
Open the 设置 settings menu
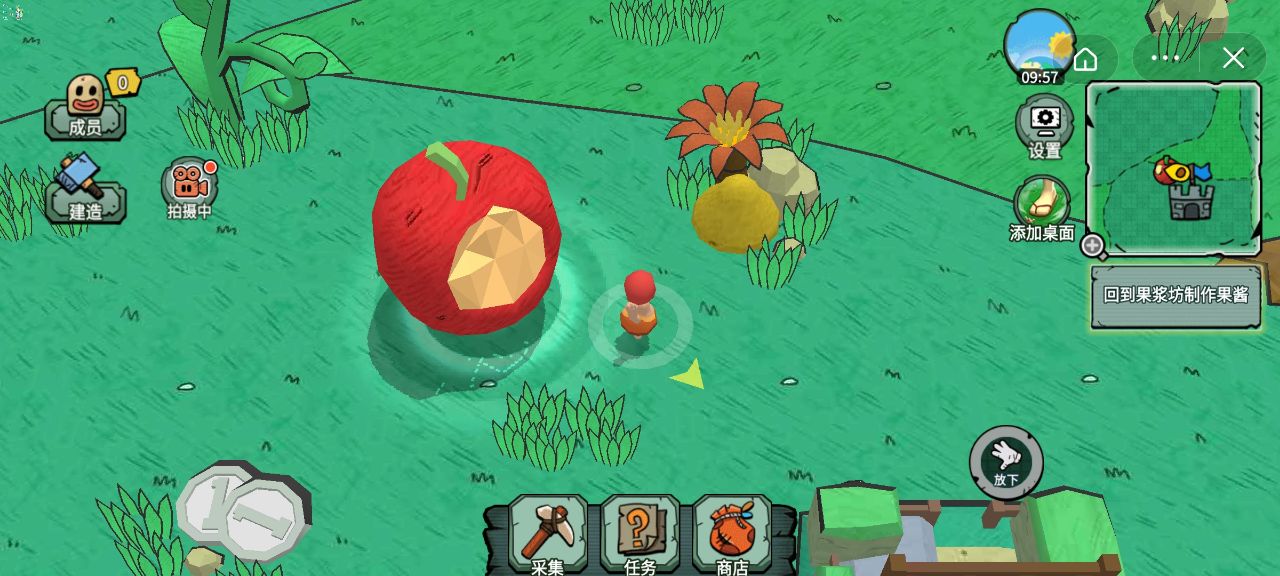pos(1044,127)
